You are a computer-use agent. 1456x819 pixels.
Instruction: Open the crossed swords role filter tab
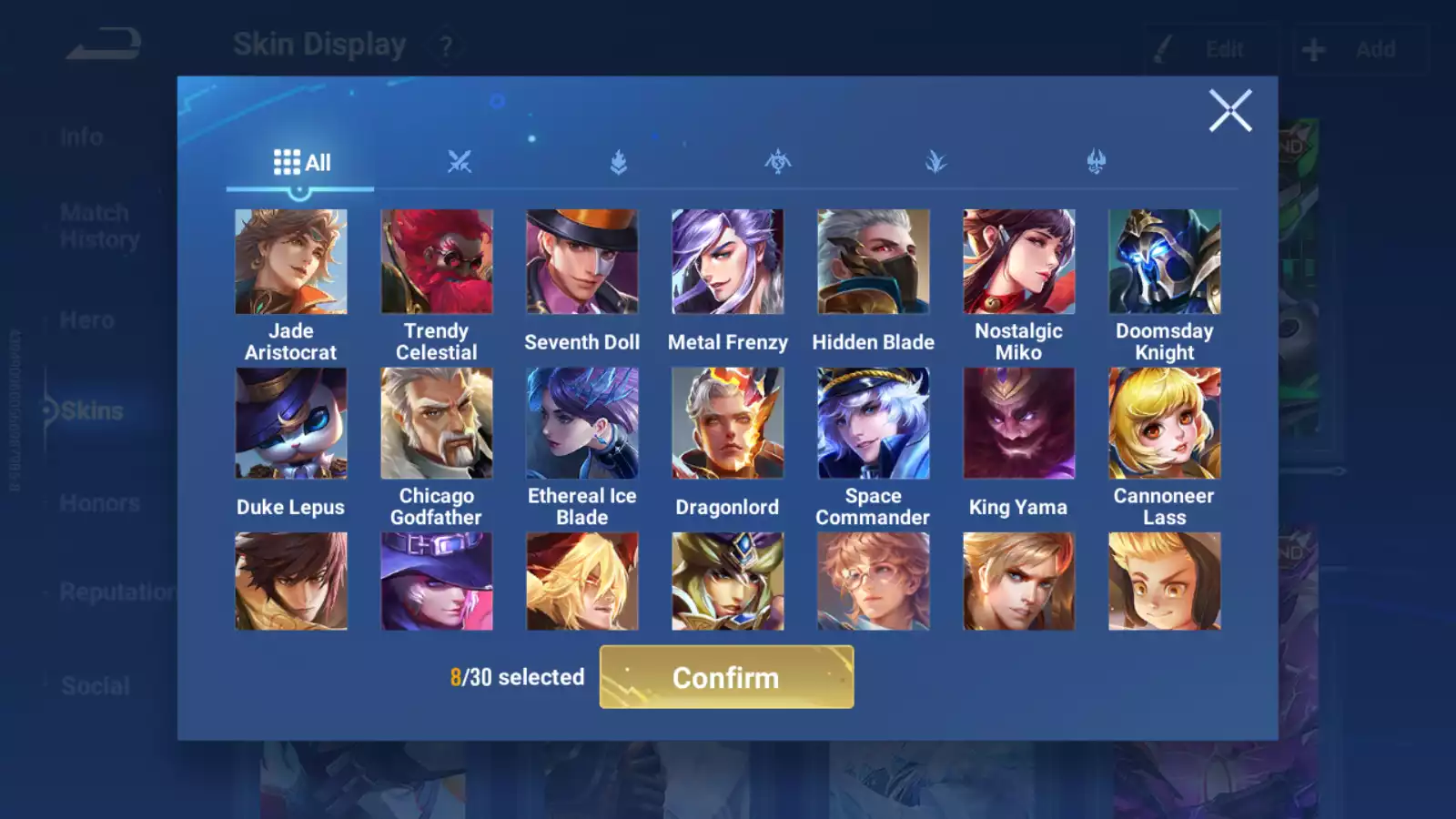[460, 162]
